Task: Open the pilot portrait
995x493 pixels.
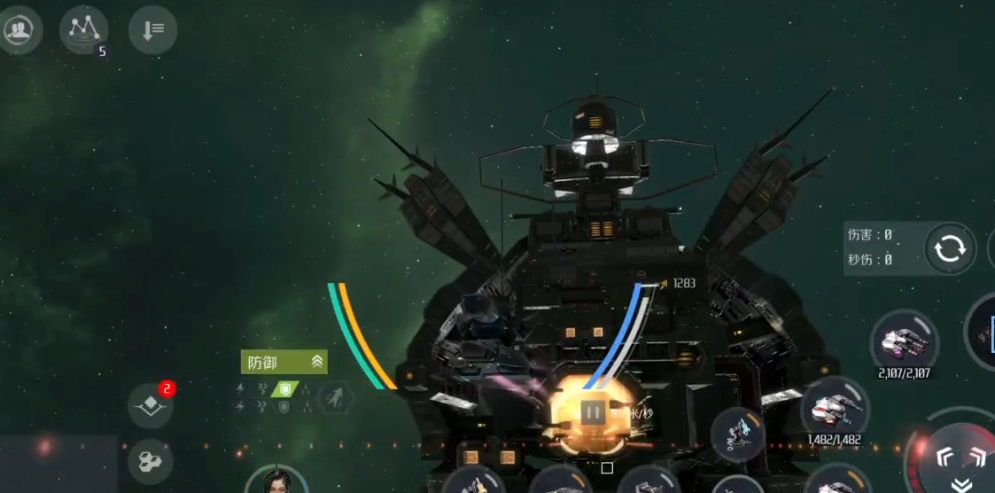Action: click(x=276, y=483)
